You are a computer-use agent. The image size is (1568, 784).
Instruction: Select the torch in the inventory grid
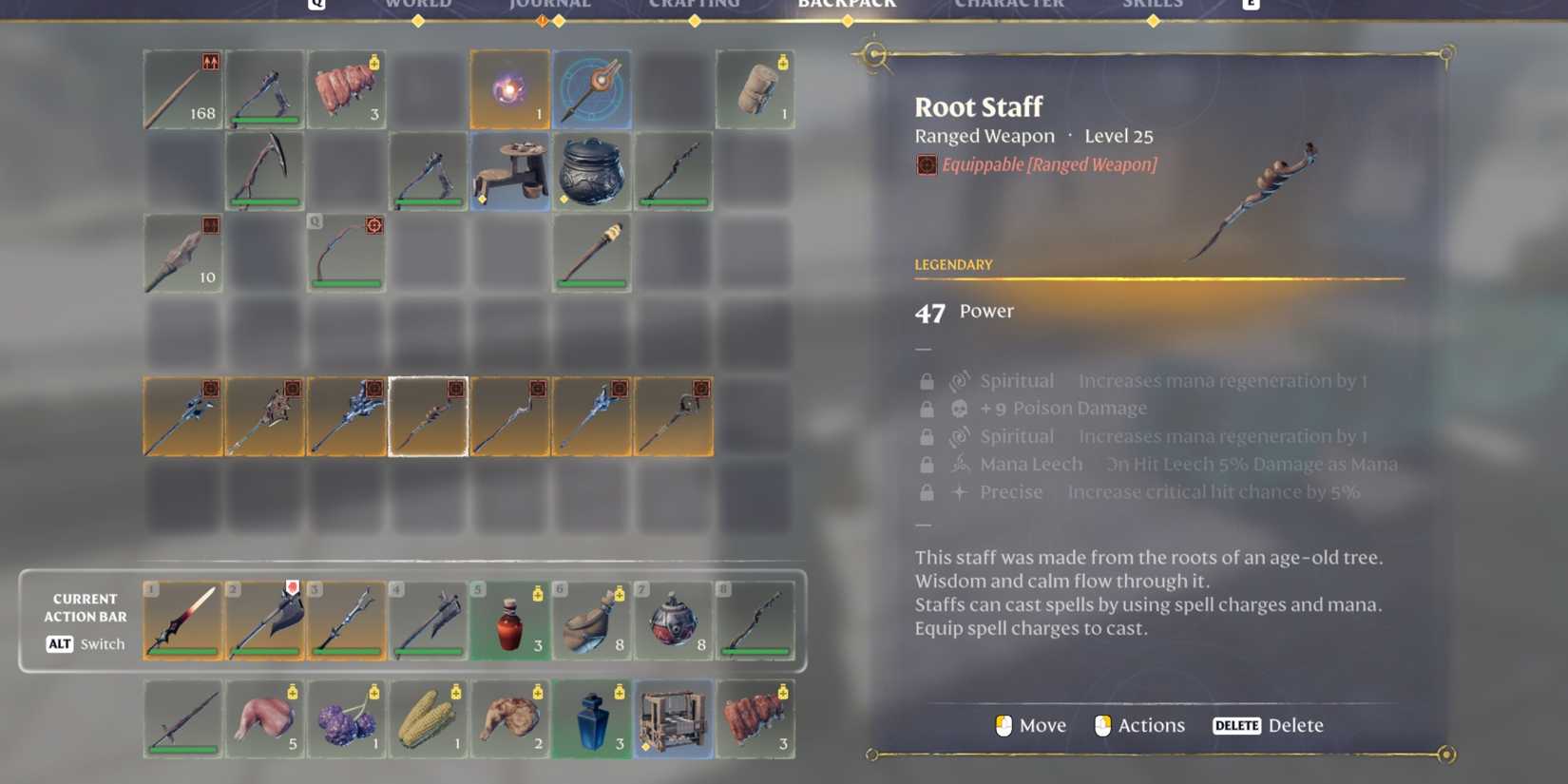pyautogui.click(x=592, y=254)
